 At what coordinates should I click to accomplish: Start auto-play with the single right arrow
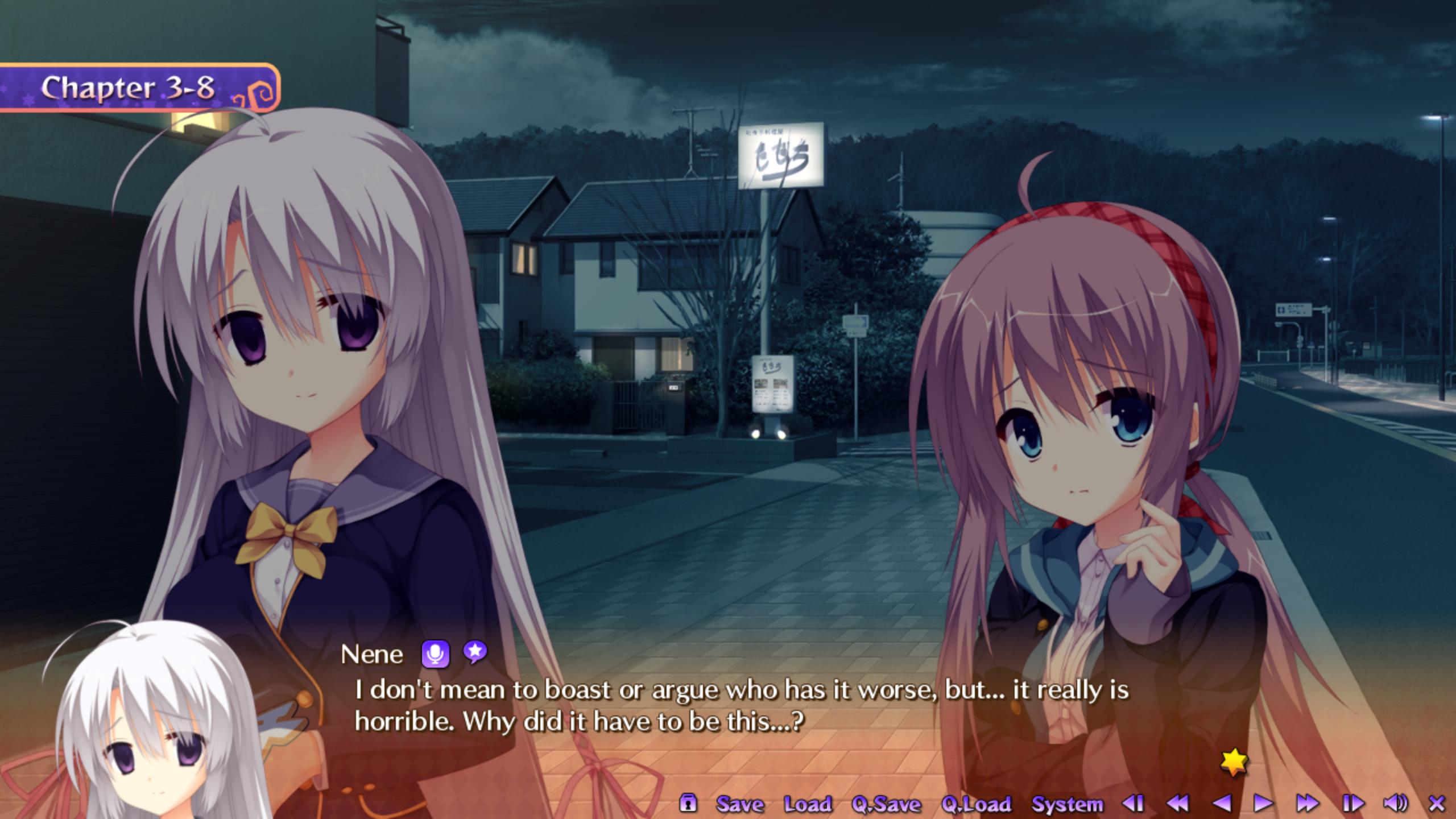coord(1263,803)
